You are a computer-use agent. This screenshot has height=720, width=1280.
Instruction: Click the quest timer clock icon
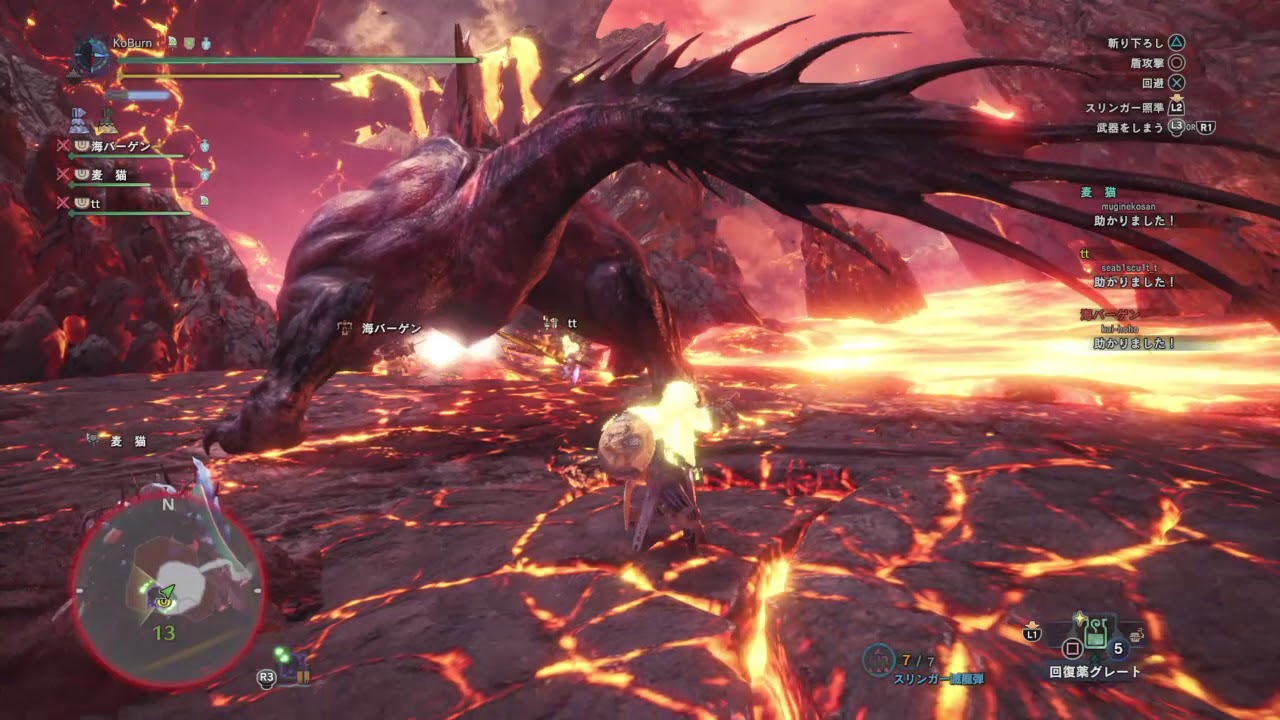tap(91, 53)
